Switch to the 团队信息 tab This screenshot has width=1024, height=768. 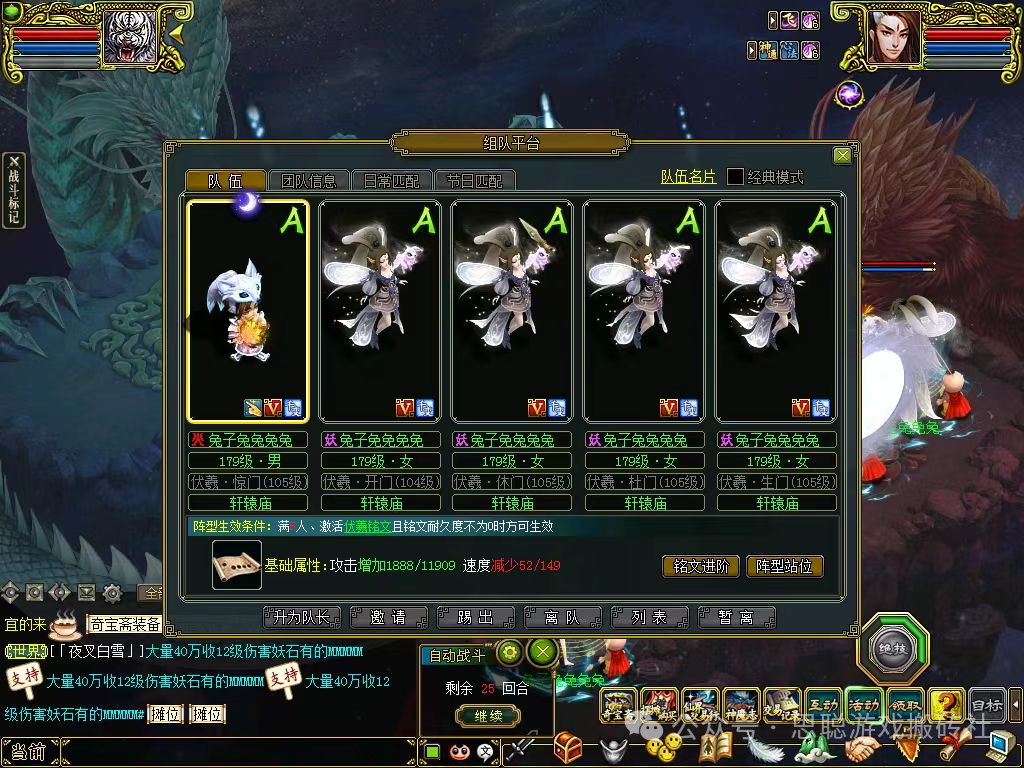[309, 181]
